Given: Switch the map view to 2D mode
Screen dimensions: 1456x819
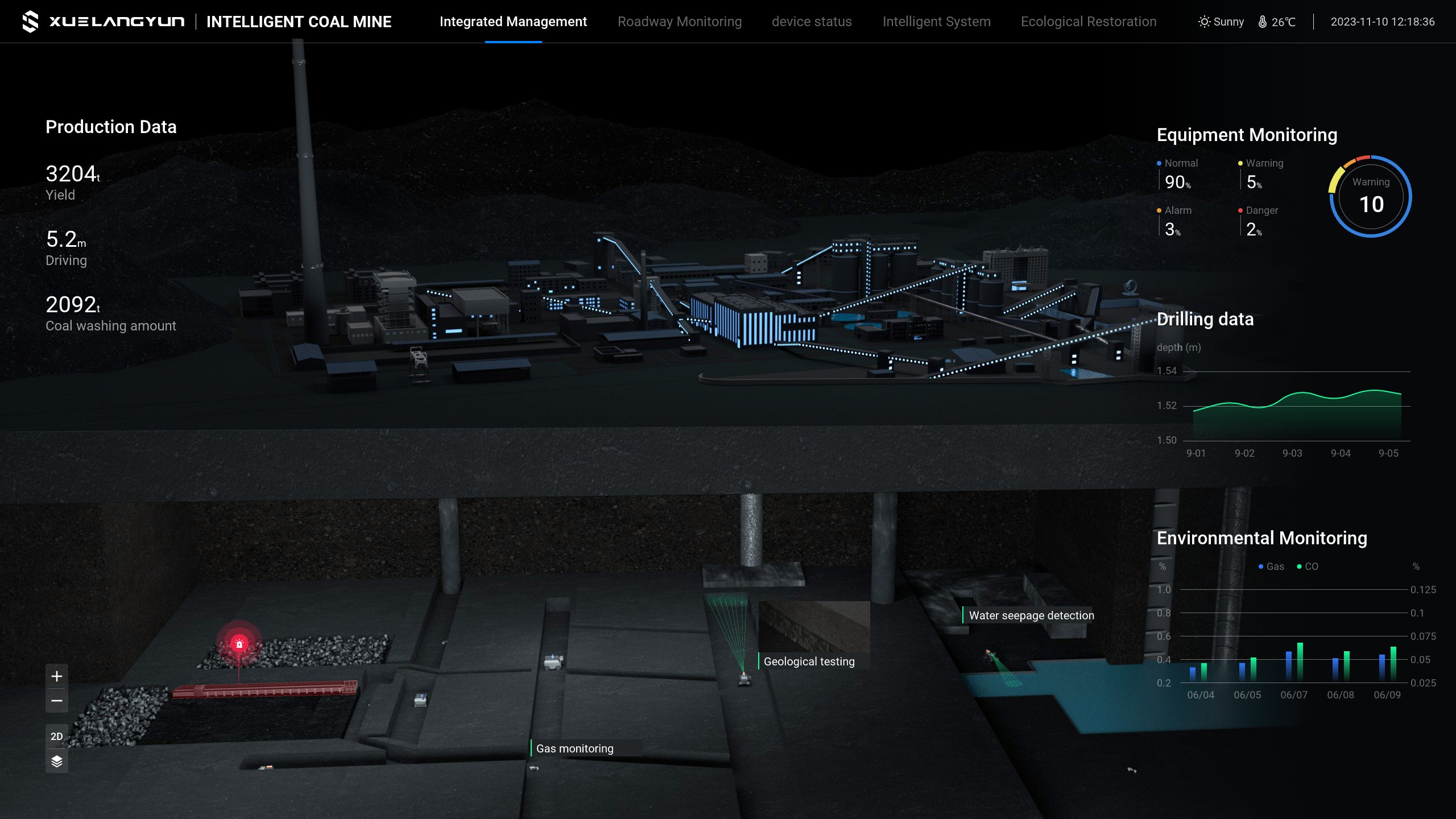Looking at the screenshot, I should (x=56, y=735).
